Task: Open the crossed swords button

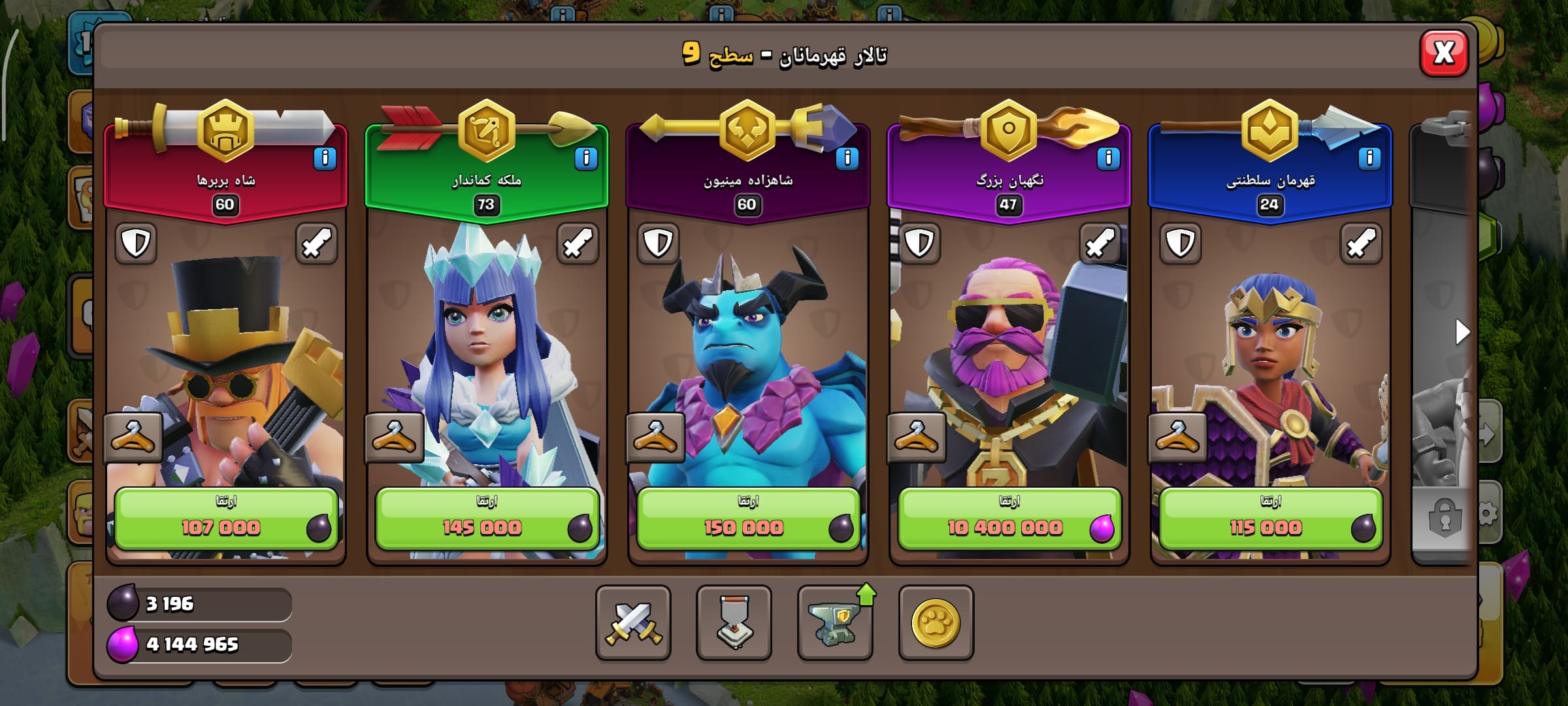Action: point(633,622)
